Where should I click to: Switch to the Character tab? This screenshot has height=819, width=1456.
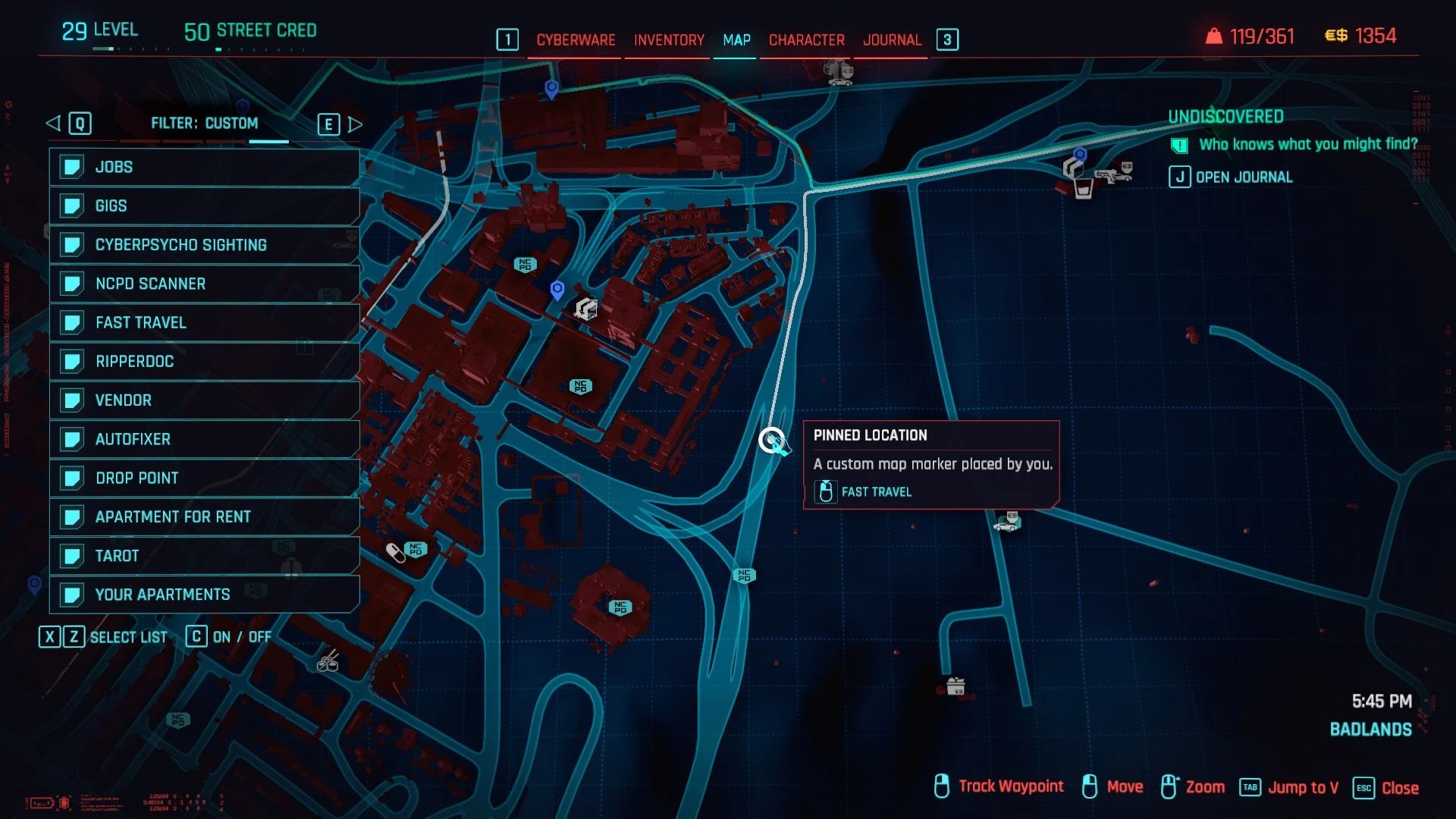[x=805, y=39]
